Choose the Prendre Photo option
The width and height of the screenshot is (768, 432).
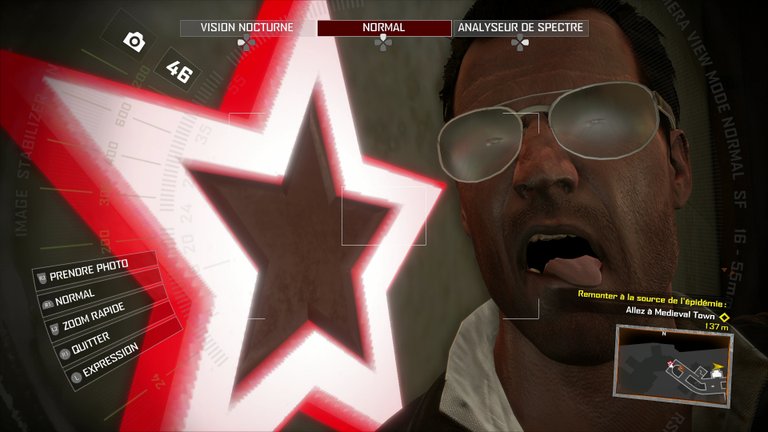[95, 271]
